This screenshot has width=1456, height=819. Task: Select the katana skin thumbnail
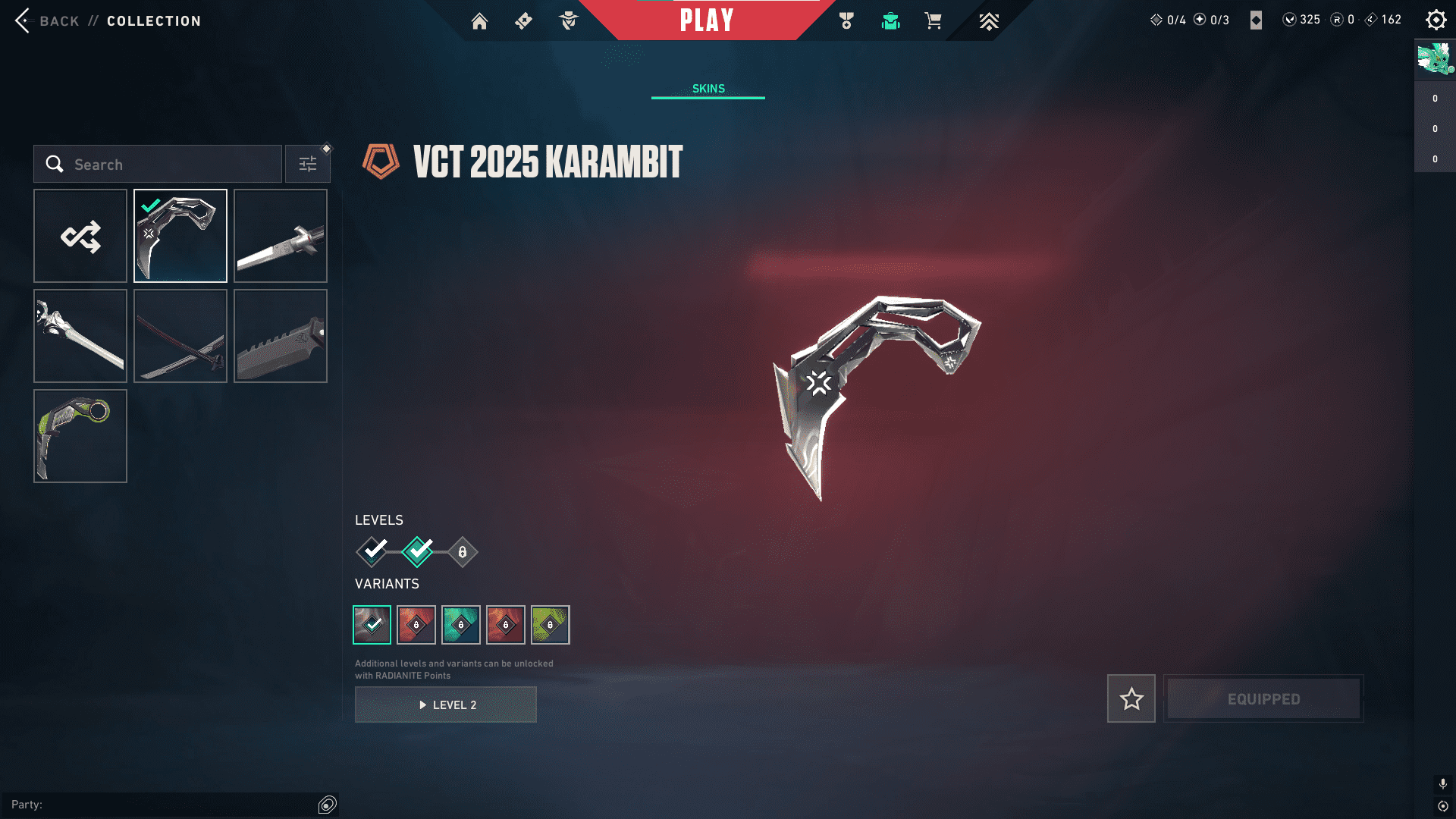(x=180, y=336)
